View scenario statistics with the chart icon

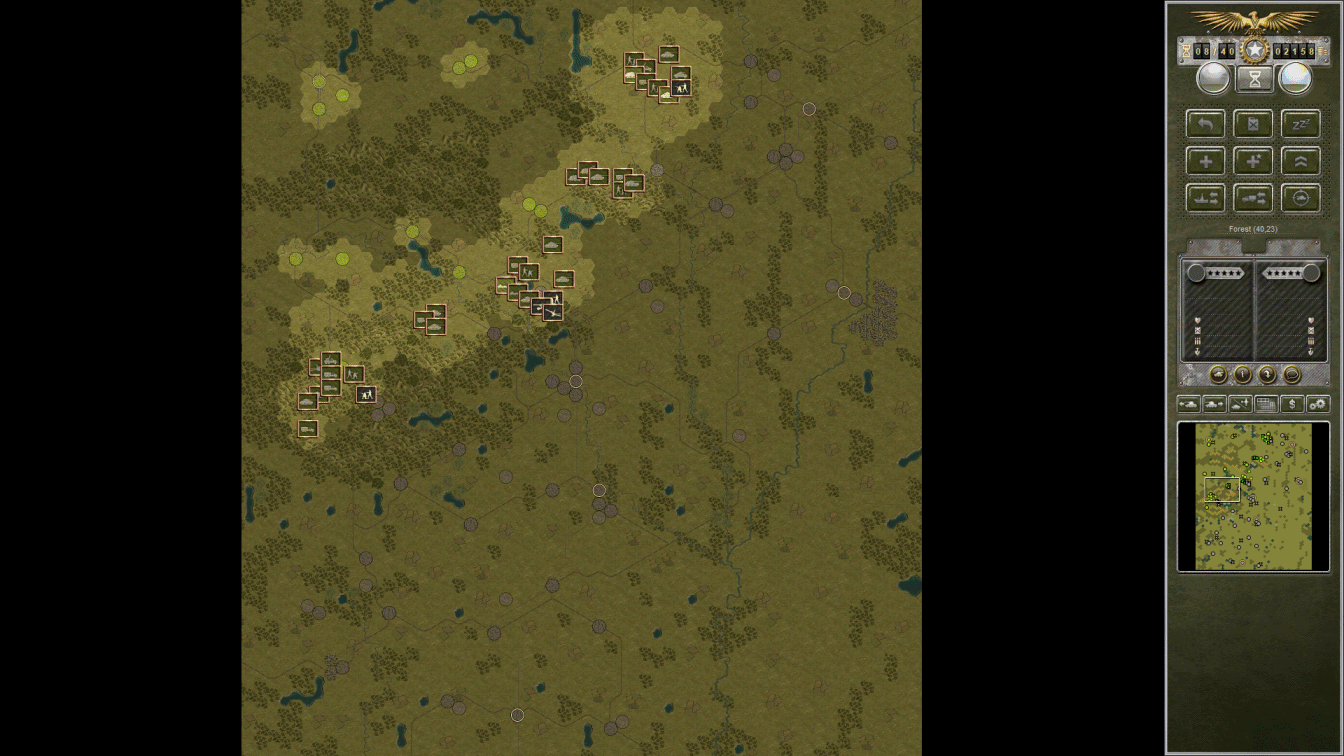pyautogui.click(x=1264, y=403)
